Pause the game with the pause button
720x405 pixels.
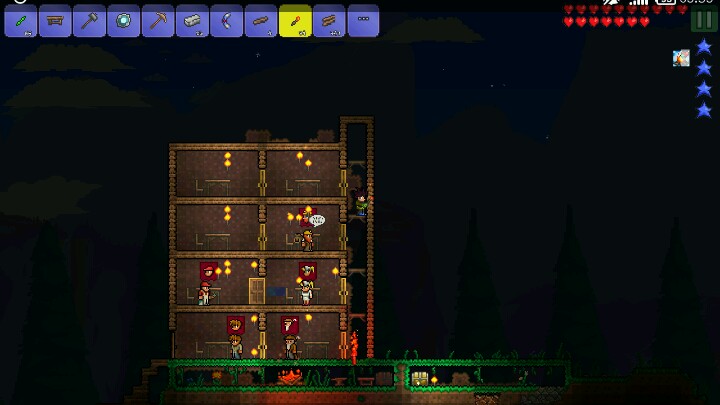pos(704,20)
